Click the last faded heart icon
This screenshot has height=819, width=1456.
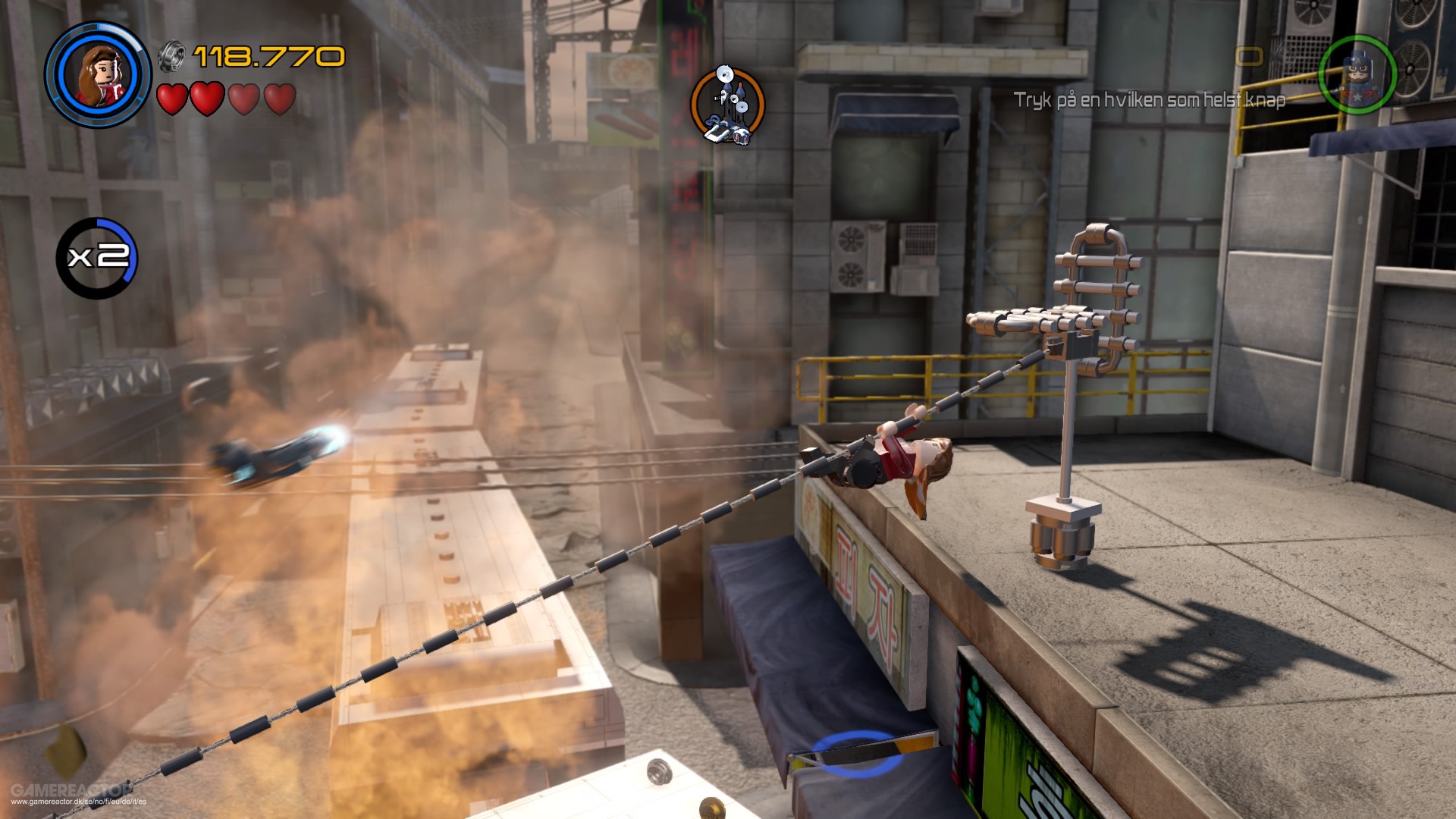click(x=280, y=97)
